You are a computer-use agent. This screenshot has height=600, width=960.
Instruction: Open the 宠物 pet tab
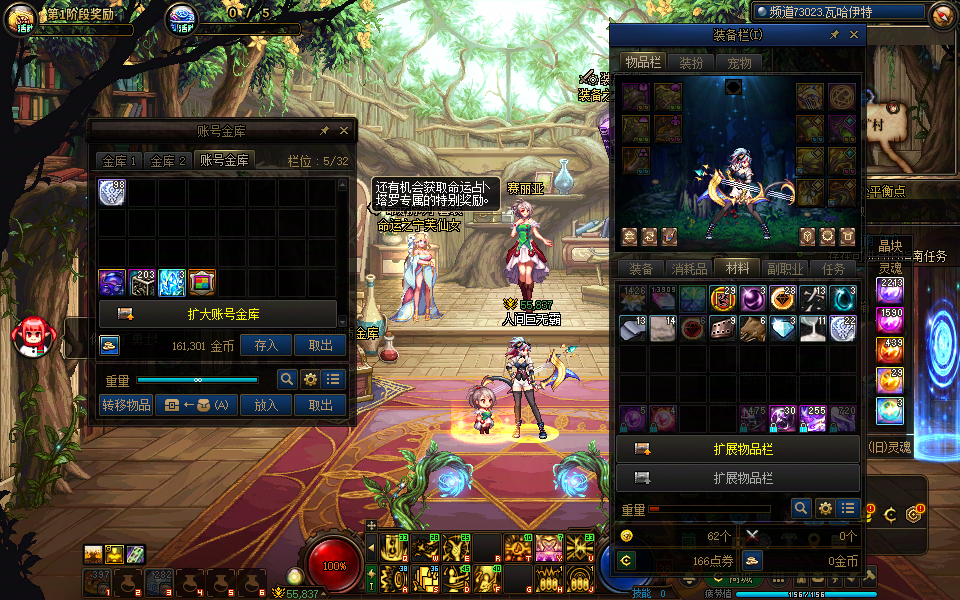(x=739, y=62)
